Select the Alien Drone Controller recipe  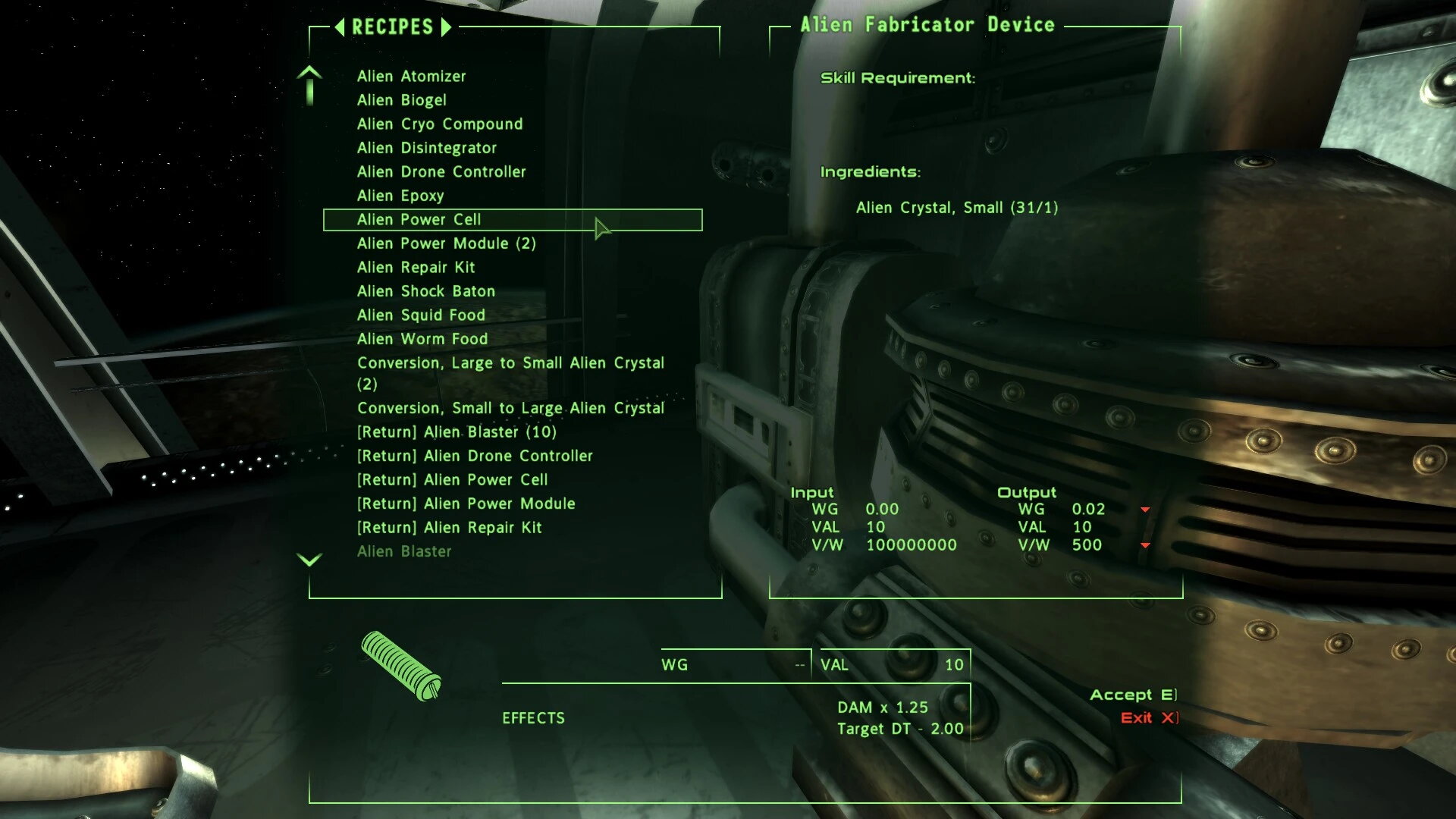pos(441,171)
